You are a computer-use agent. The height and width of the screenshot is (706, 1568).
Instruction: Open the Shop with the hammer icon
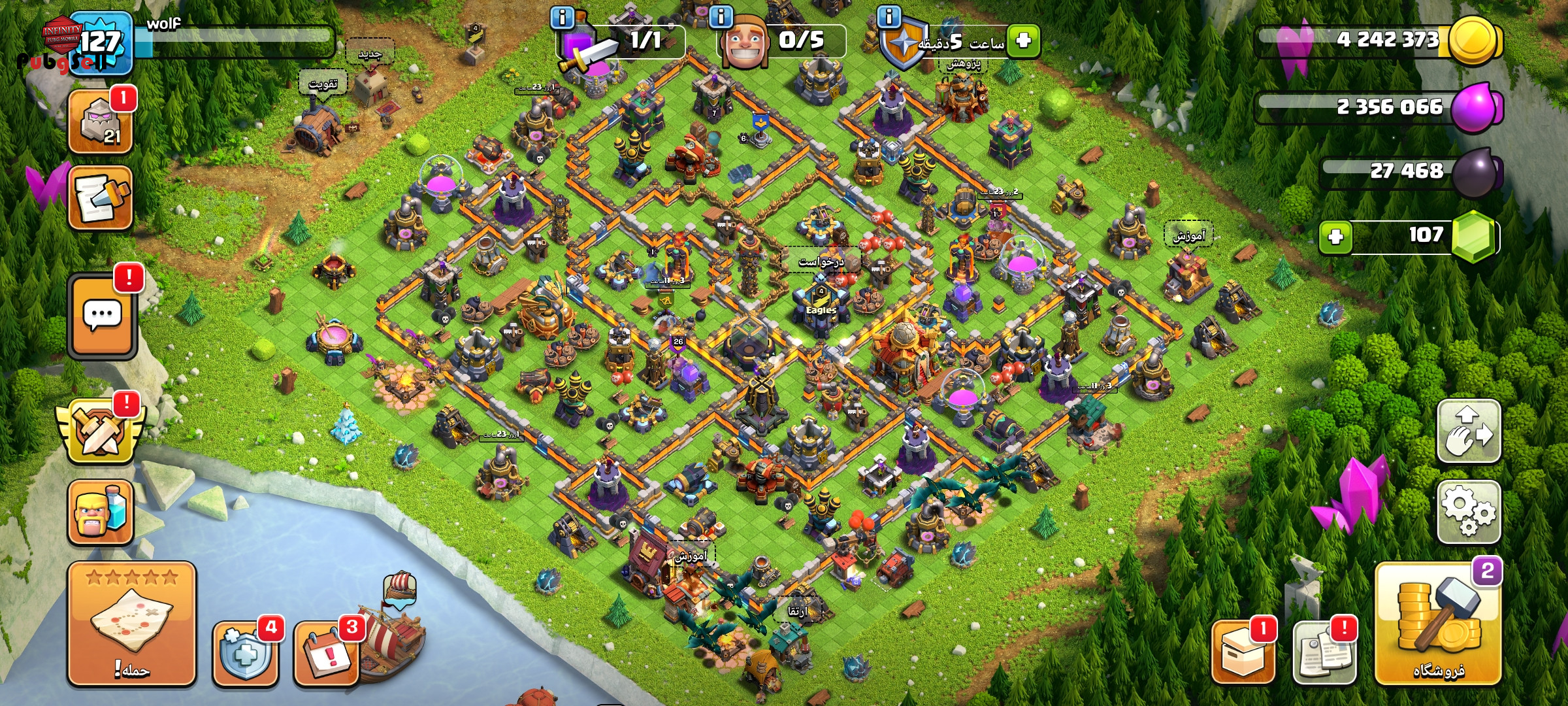[1437, 624]
